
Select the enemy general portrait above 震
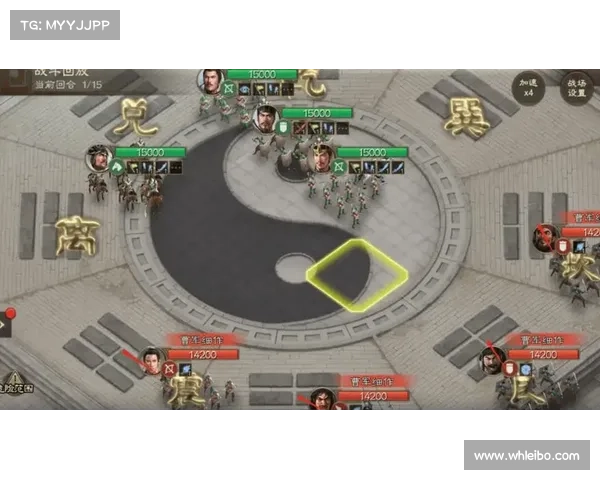[x=152, y=359]
